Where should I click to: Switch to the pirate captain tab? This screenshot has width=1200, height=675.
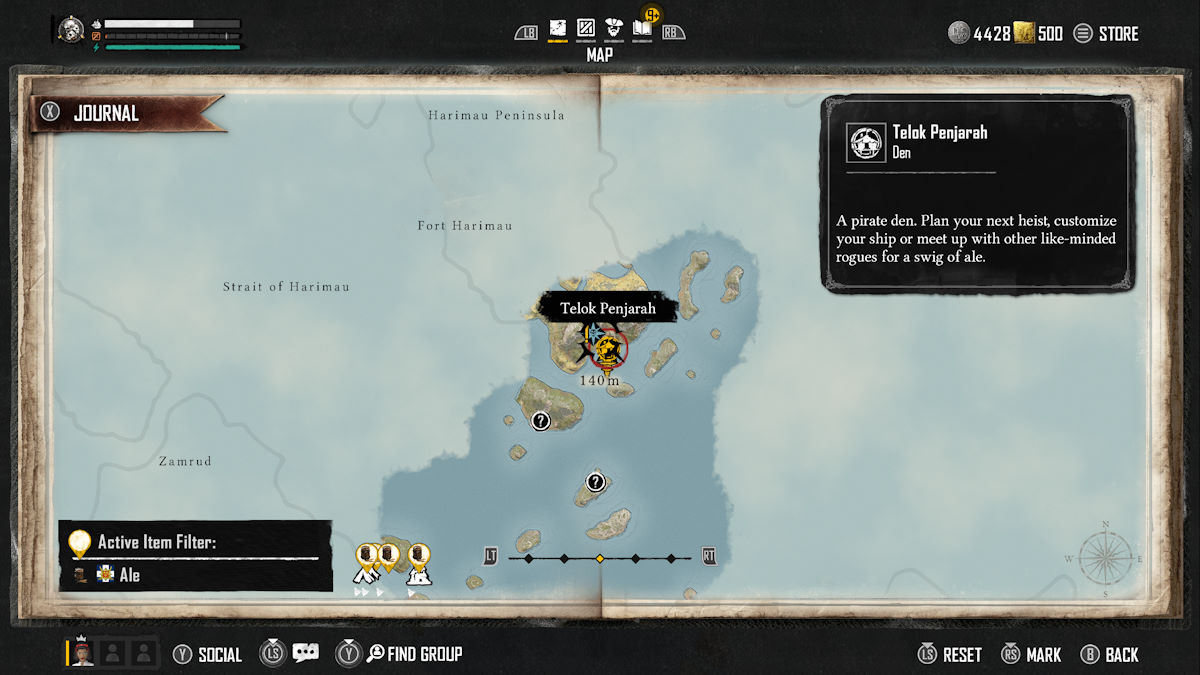[614, 31]
